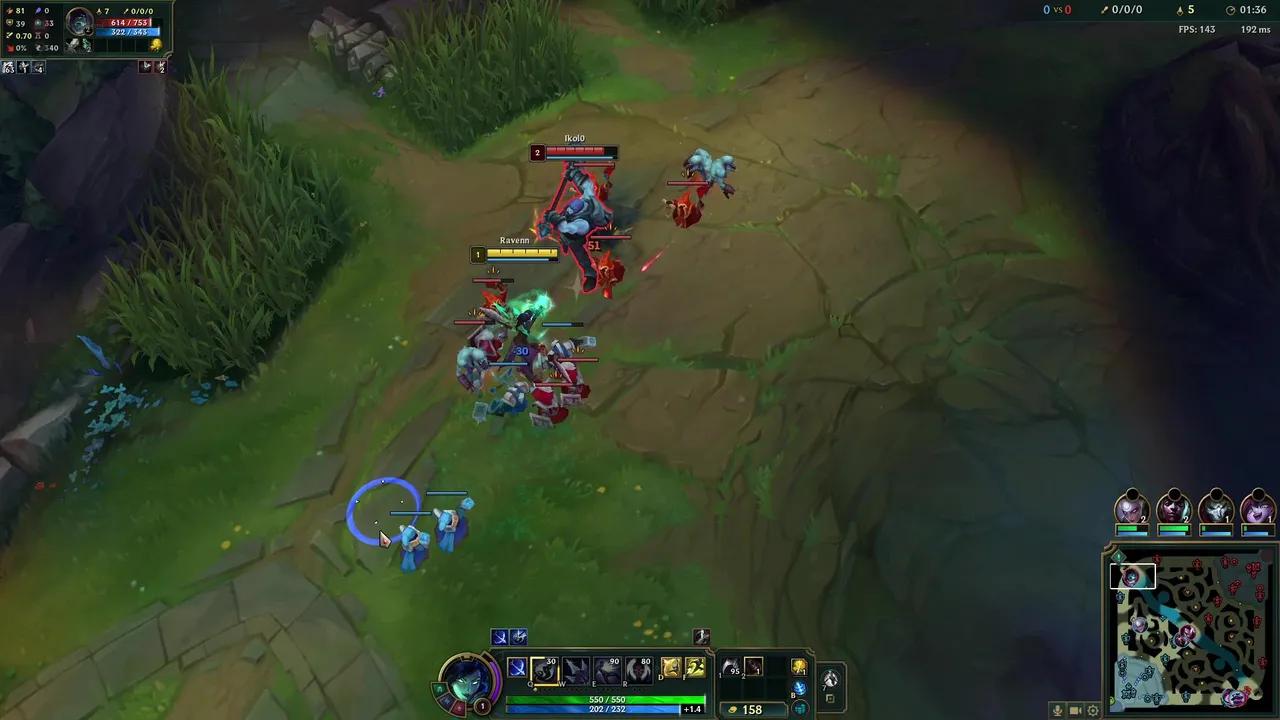Use the Flash summoner spell in slot F
The image size is (1280, 720).
(x=694, y=667)
